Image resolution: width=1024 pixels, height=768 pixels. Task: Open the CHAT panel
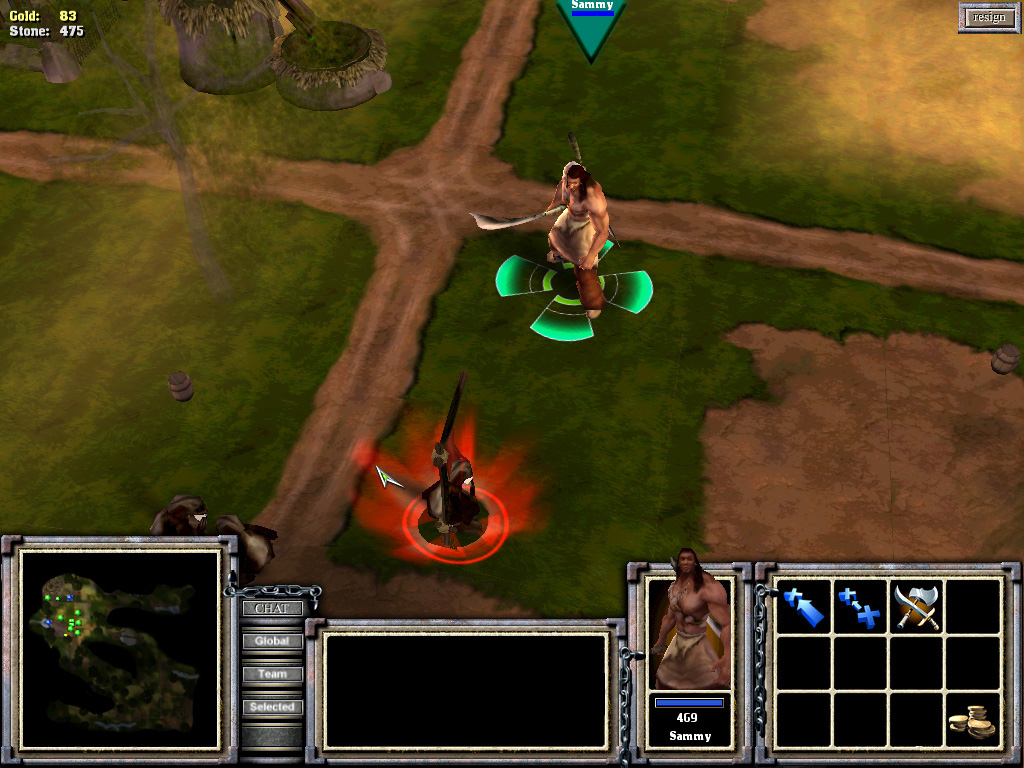[272, 608]
